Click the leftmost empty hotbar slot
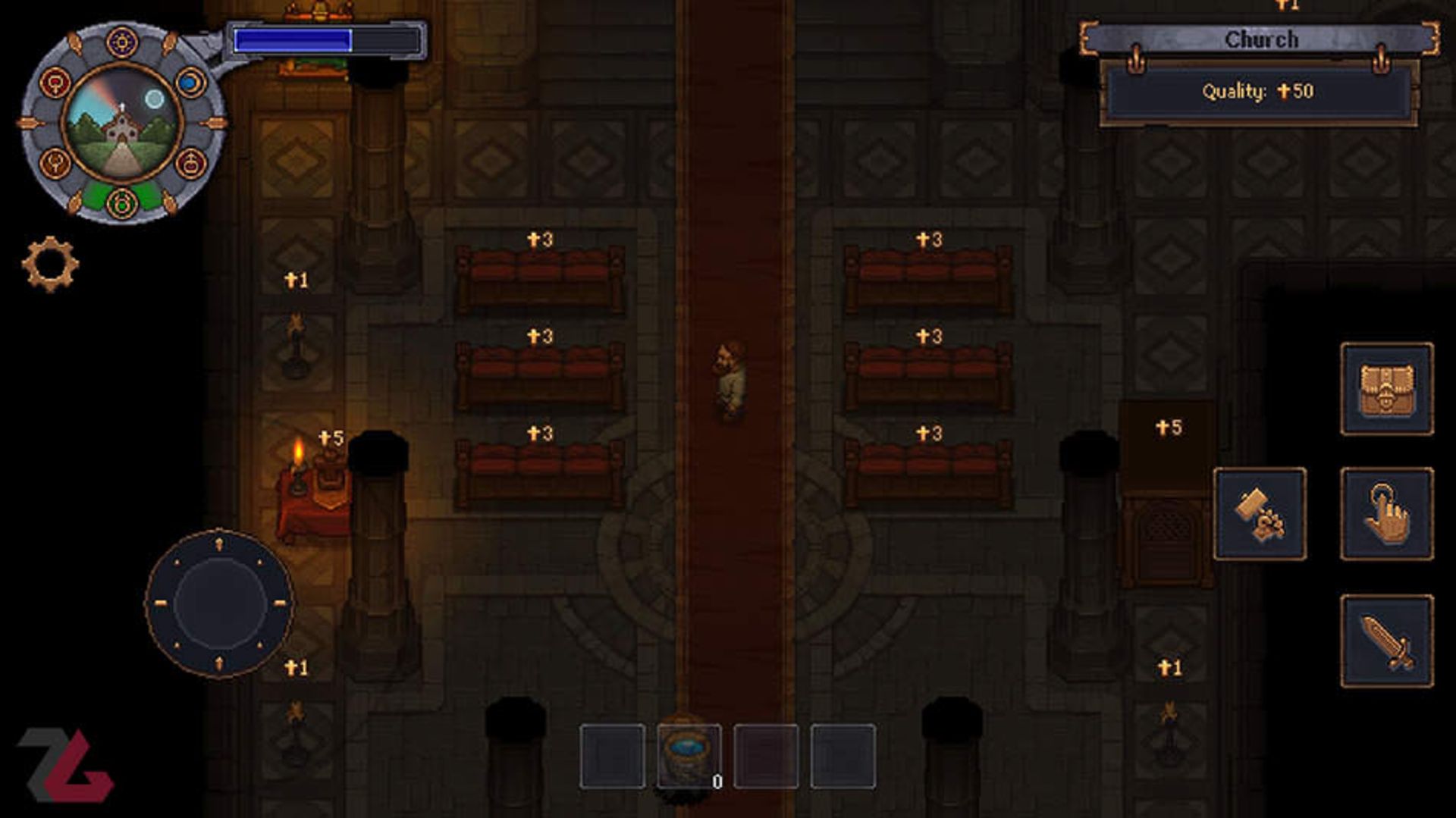 tap(614, 757)
